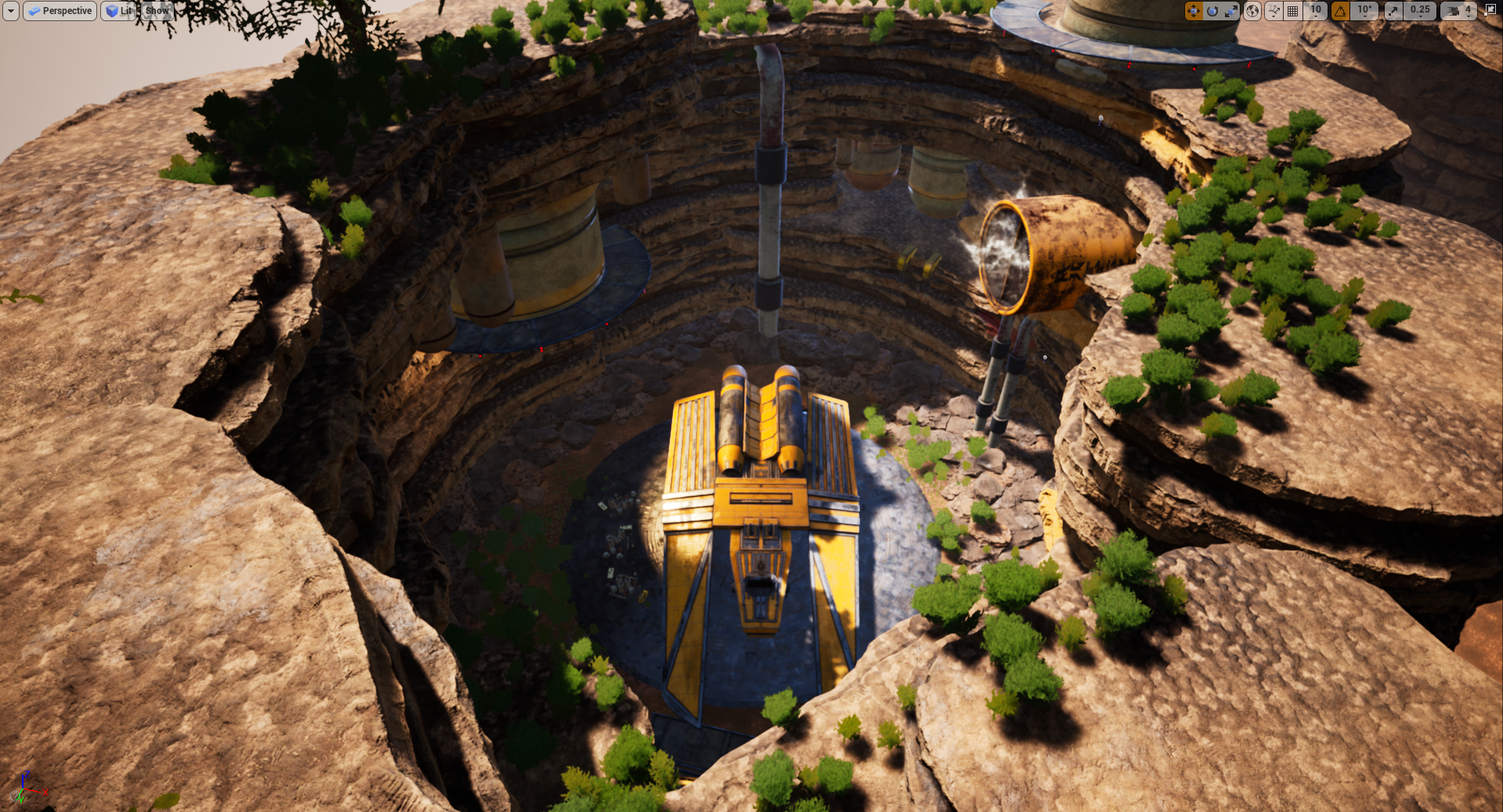The image size is (1503, 812).
Task: Open the 10° rotation snap dropdown
Action: pos(1365,11)
